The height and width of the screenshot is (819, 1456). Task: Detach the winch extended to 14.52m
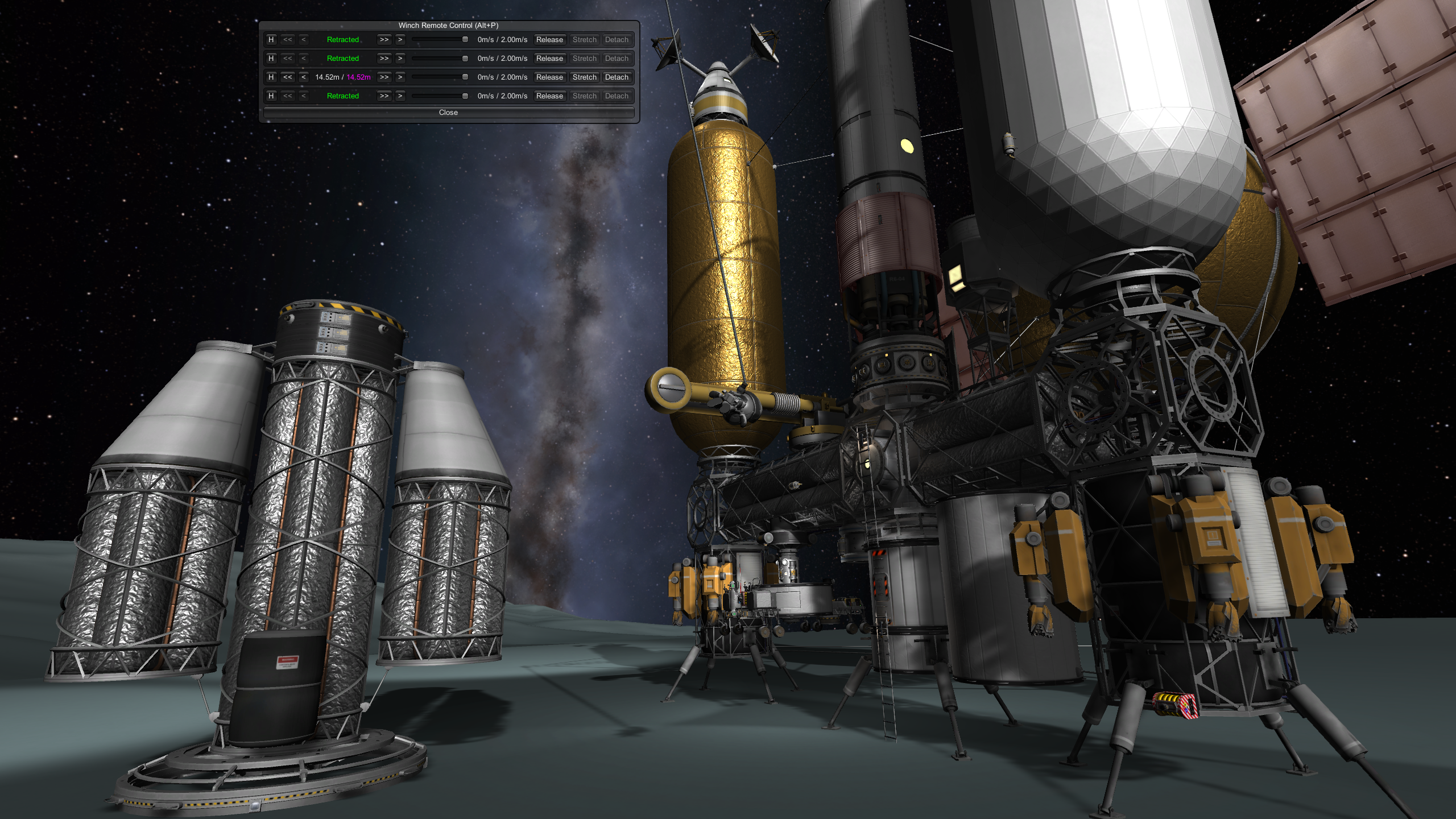point(617,77)
